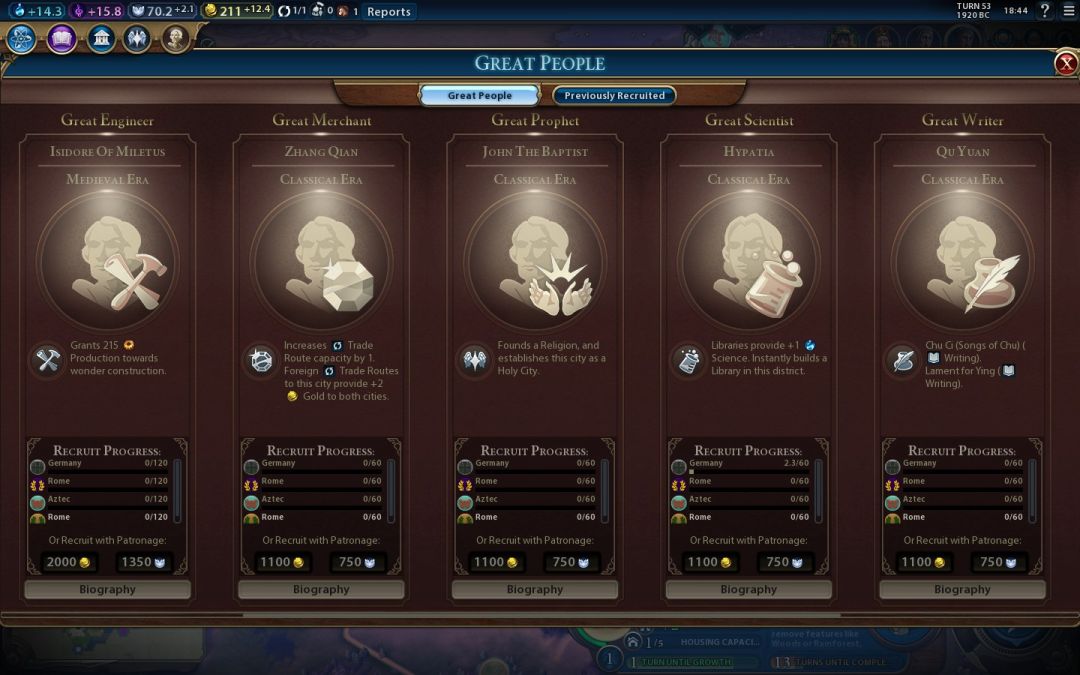This screenshot has width=1080, height=675.
Task: Switch to the Previously Recruited tab
Action: (614, 96)
